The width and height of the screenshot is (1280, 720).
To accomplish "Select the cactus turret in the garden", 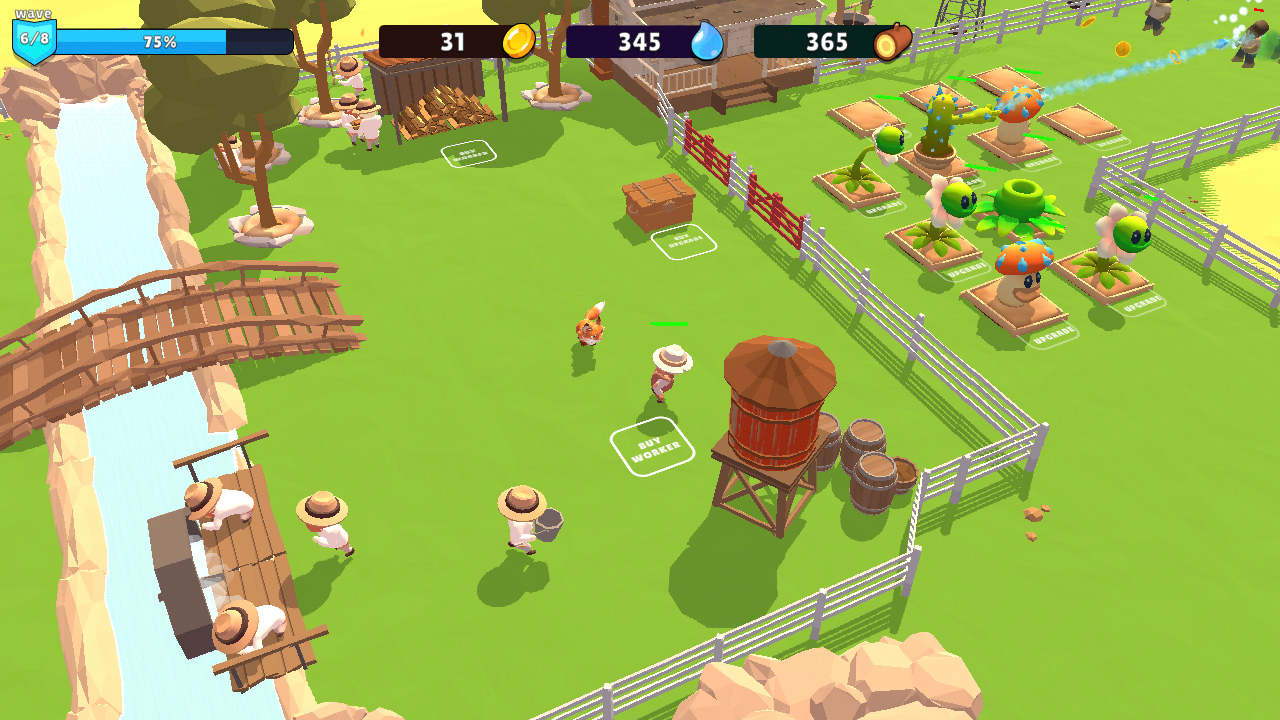I will tap(936, 127).
